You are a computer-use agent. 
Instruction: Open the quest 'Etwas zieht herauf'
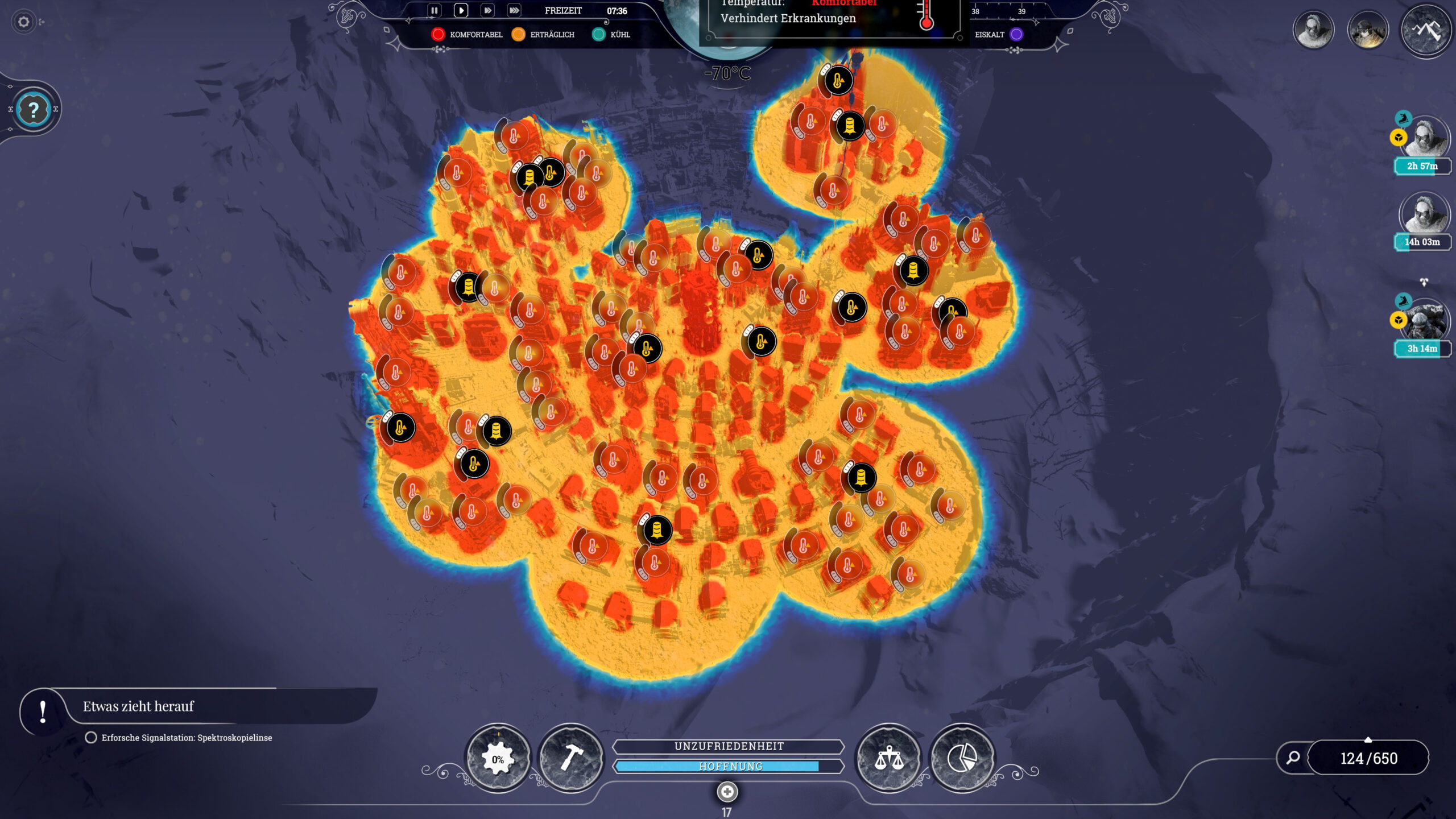pyautogui.click(x=138, y=706)
